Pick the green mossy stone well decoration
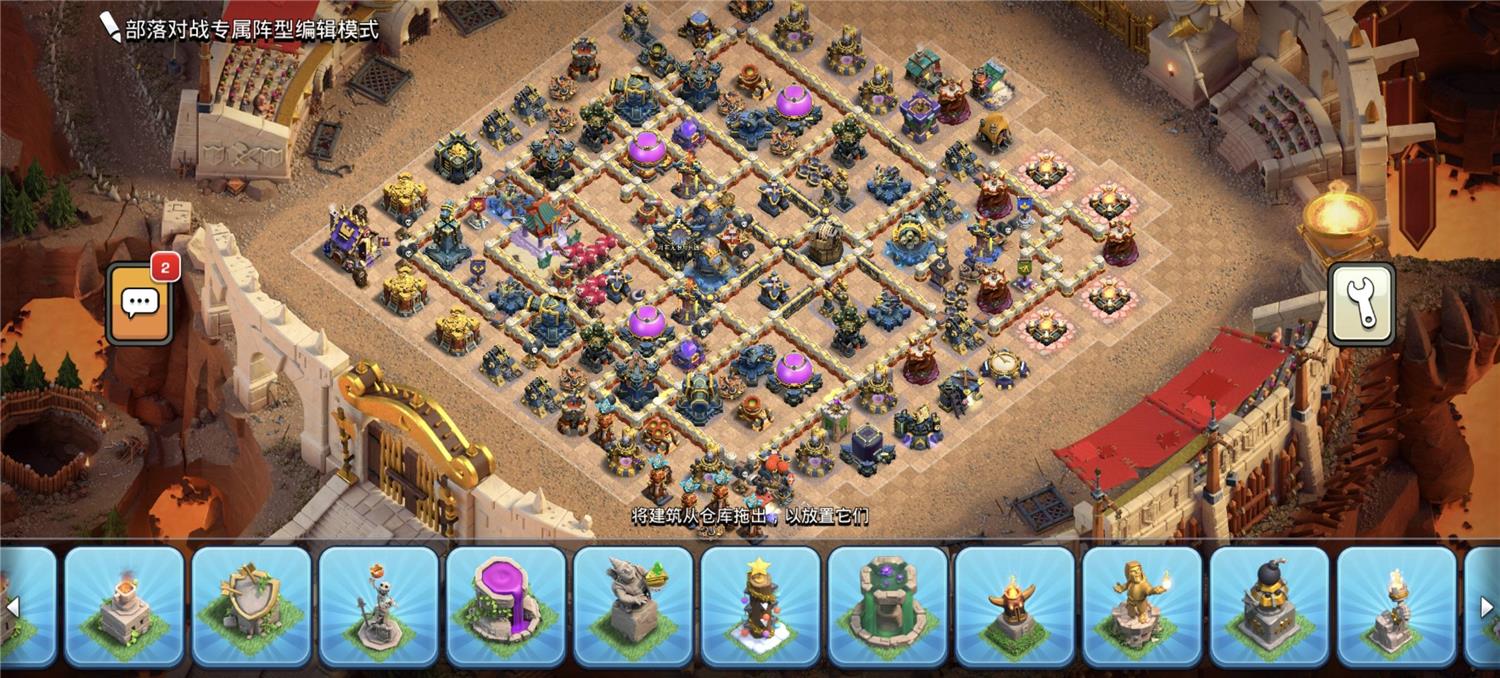This screenshot has height=678, width=1500. [887, 607]
